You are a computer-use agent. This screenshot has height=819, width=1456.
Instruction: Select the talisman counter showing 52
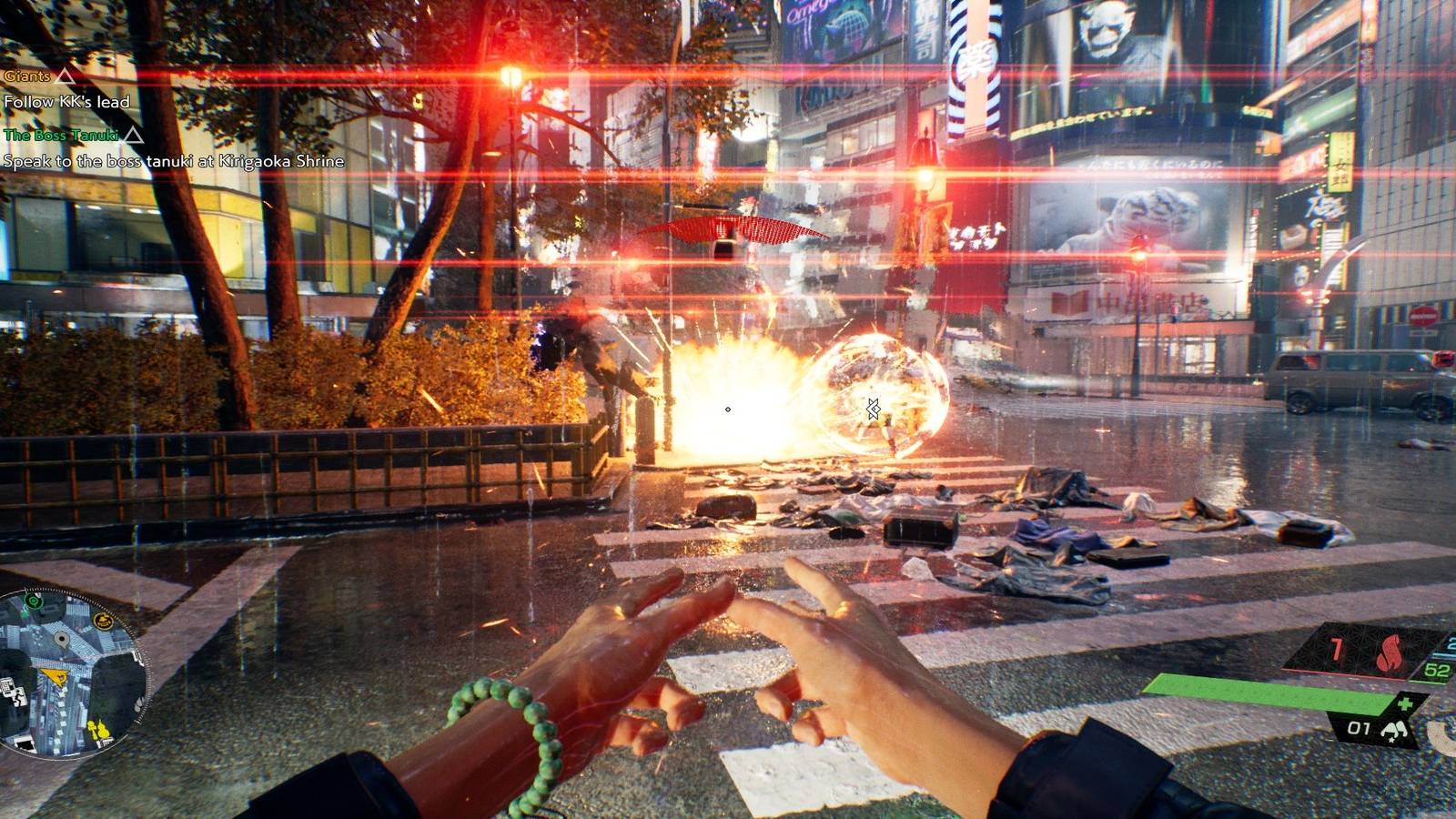(1436, 670)
